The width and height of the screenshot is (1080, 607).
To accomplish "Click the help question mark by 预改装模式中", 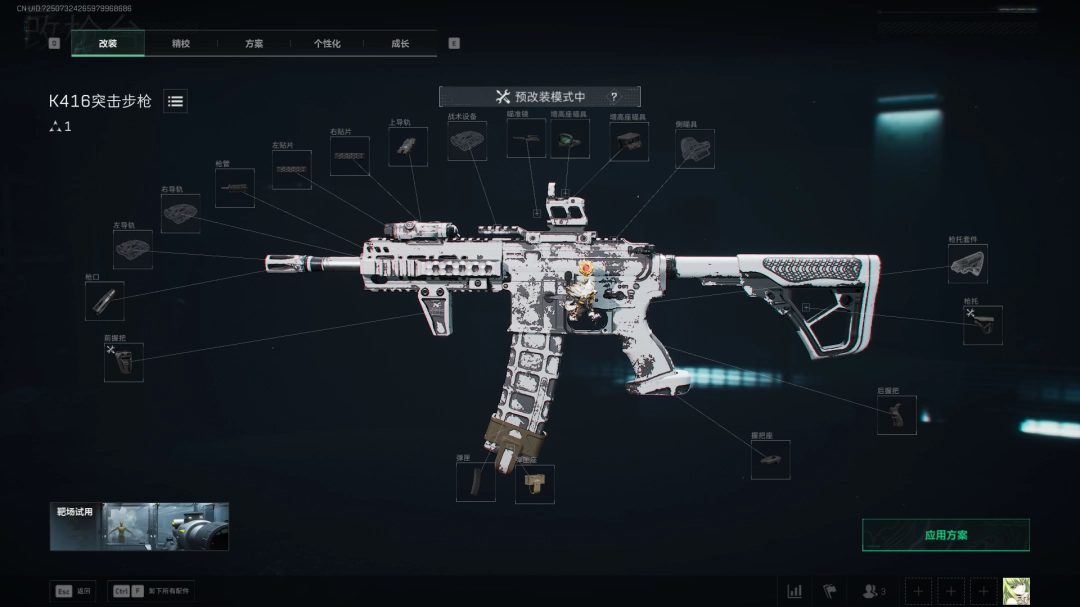I will (x=614, y=97).
